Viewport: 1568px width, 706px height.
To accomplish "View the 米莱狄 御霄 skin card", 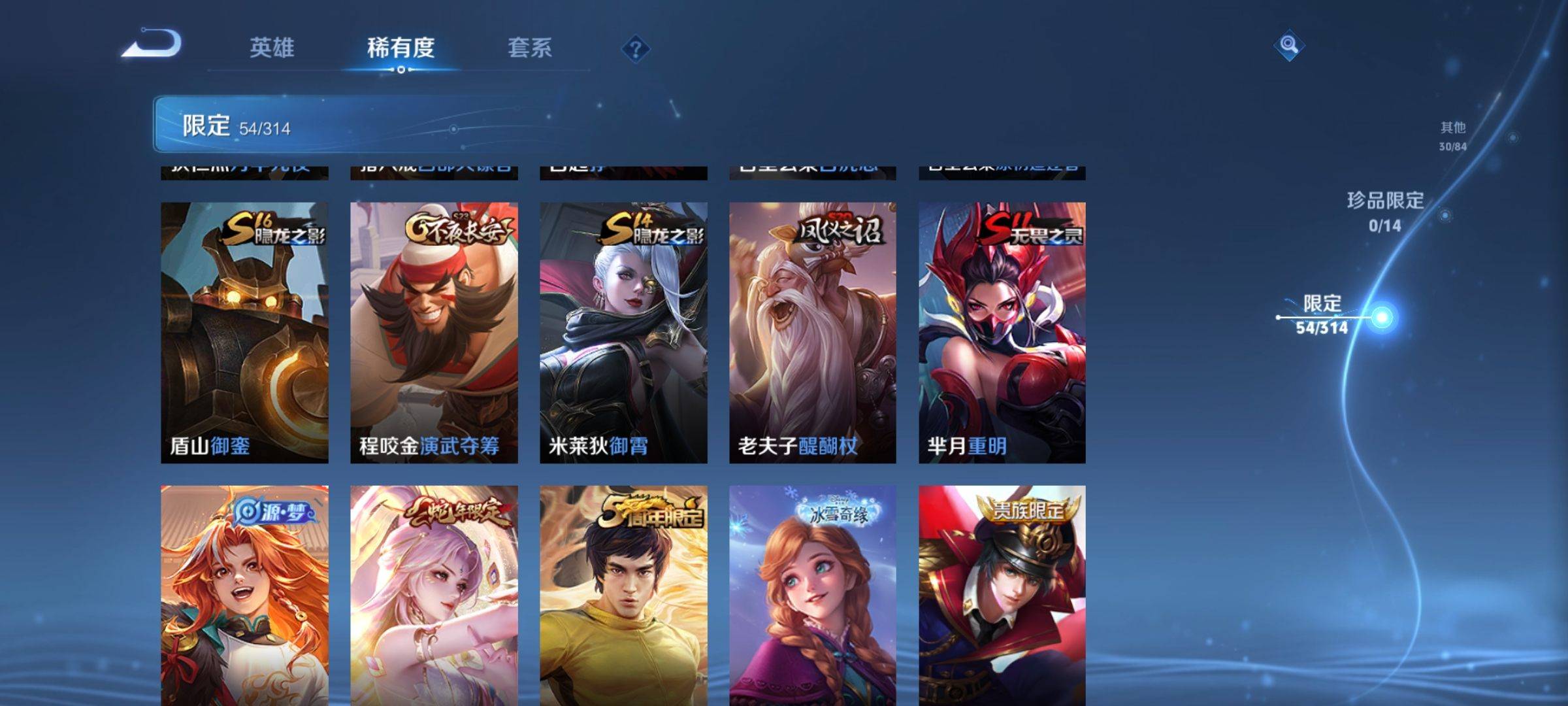I will 623,332.
